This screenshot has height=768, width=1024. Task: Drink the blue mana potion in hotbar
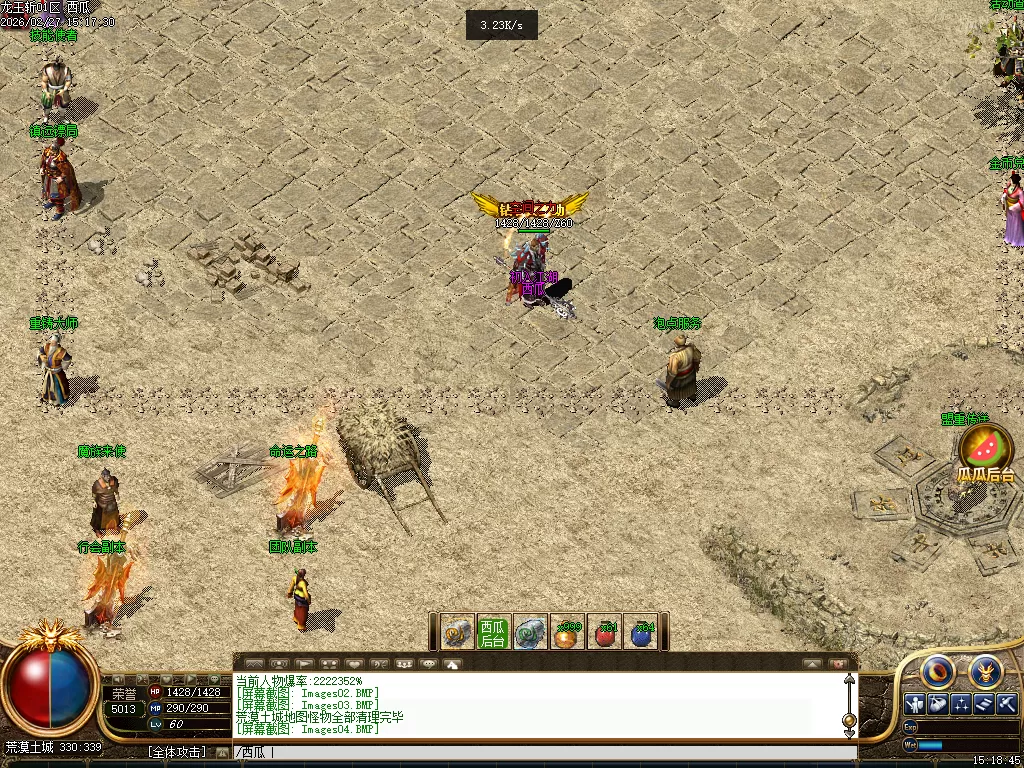pos(641,633)
